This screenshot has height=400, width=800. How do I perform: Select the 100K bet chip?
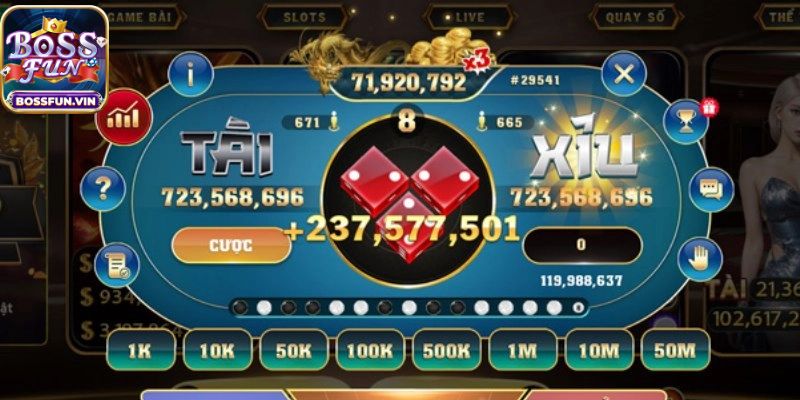(369, 349)
